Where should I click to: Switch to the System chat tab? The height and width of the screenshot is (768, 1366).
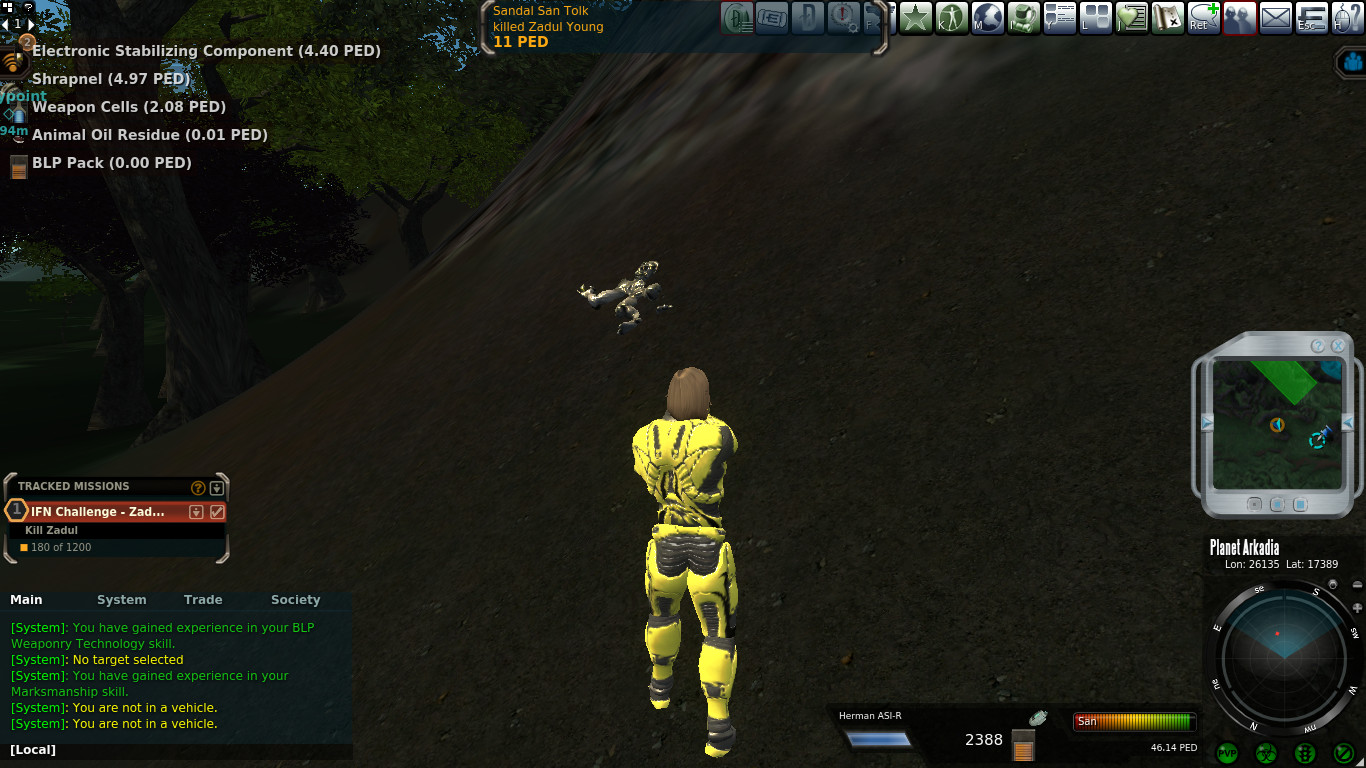(121, 600)
